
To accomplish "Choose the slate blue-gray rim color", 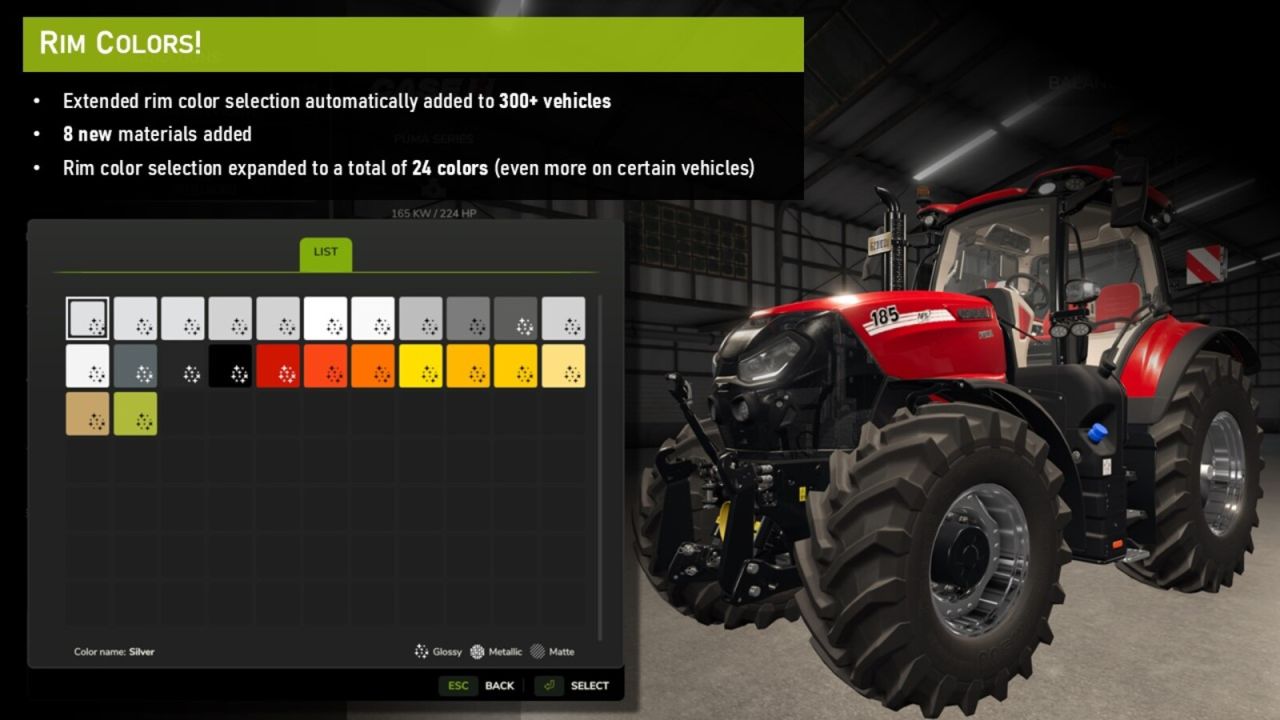I will 135,366.
